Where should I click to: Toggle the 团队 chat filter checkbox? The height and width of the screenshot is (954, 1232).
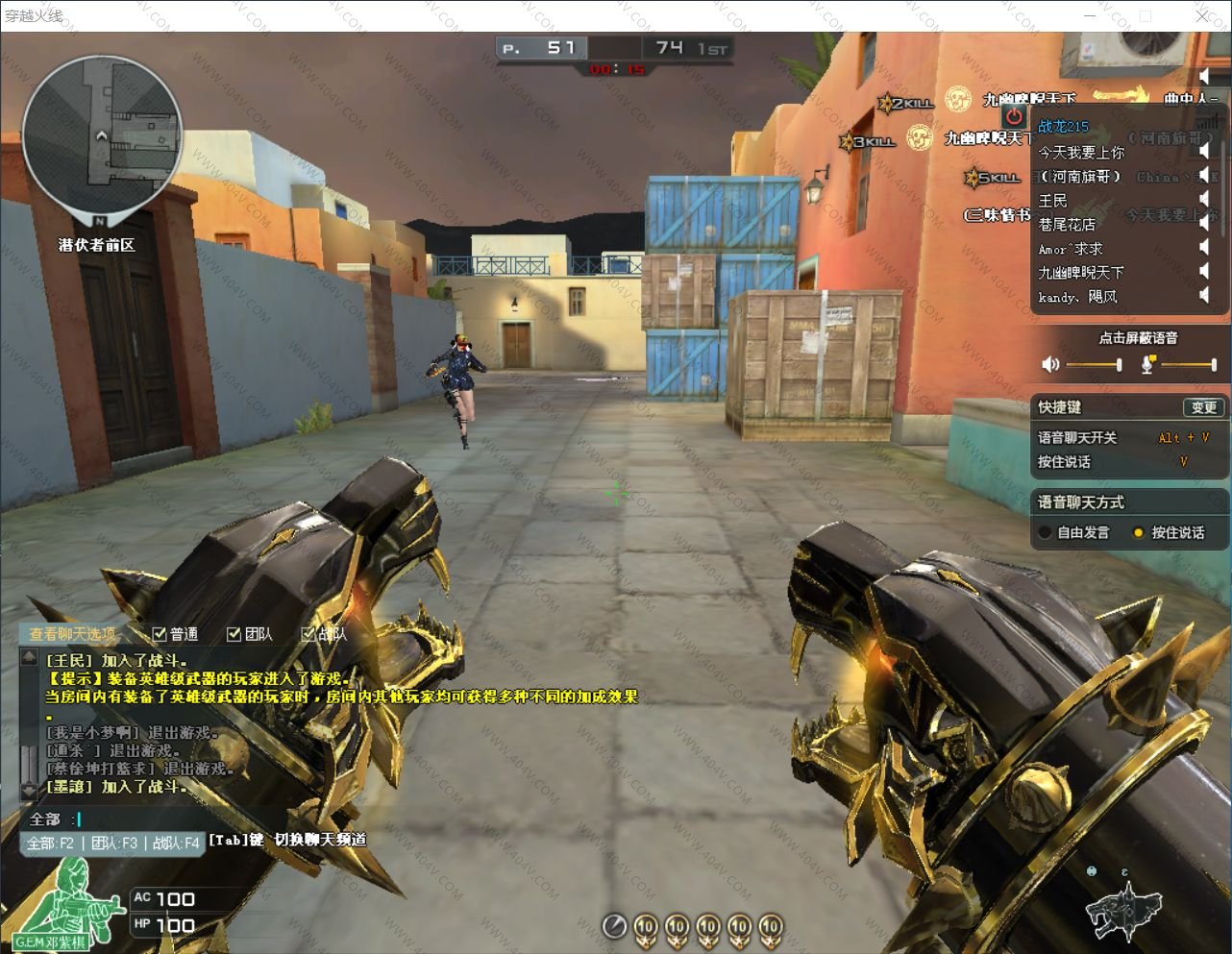[234, 634]
